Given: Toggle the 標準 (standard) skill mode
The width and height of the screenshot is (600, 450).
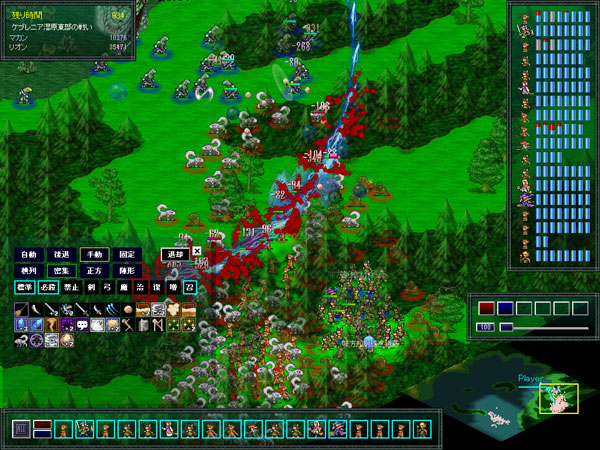Looking at the screenshot, I should point(25,288).
